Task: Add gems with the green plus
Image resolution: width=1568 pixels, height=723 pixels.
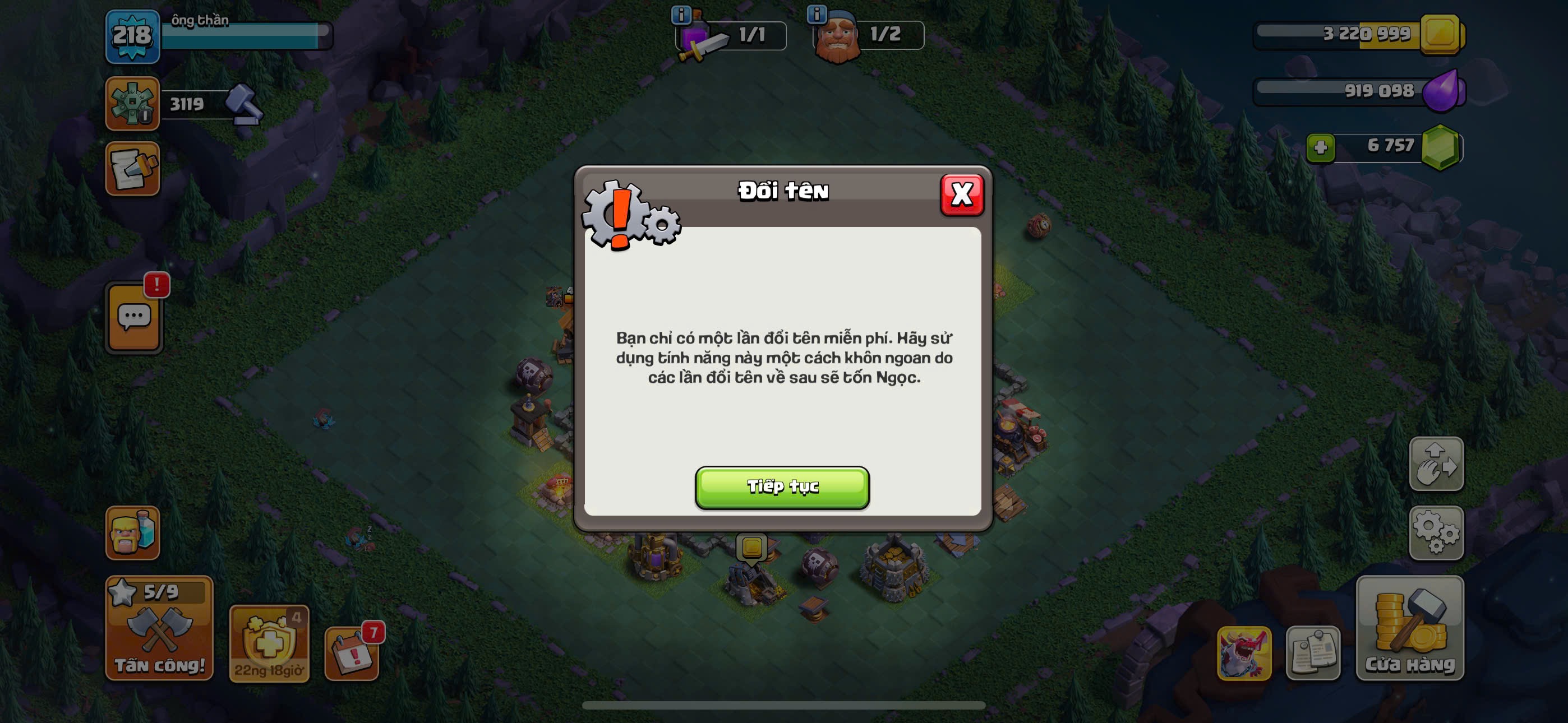Action: click(x=1320, y=147)
